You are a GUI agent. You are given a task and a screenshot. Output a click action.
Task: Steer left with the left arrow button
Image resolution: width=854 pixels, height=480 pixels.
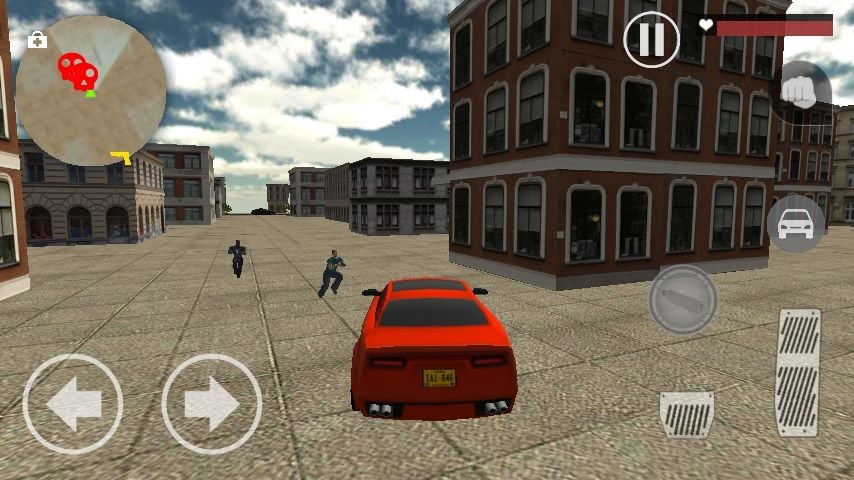pos(72,404)
